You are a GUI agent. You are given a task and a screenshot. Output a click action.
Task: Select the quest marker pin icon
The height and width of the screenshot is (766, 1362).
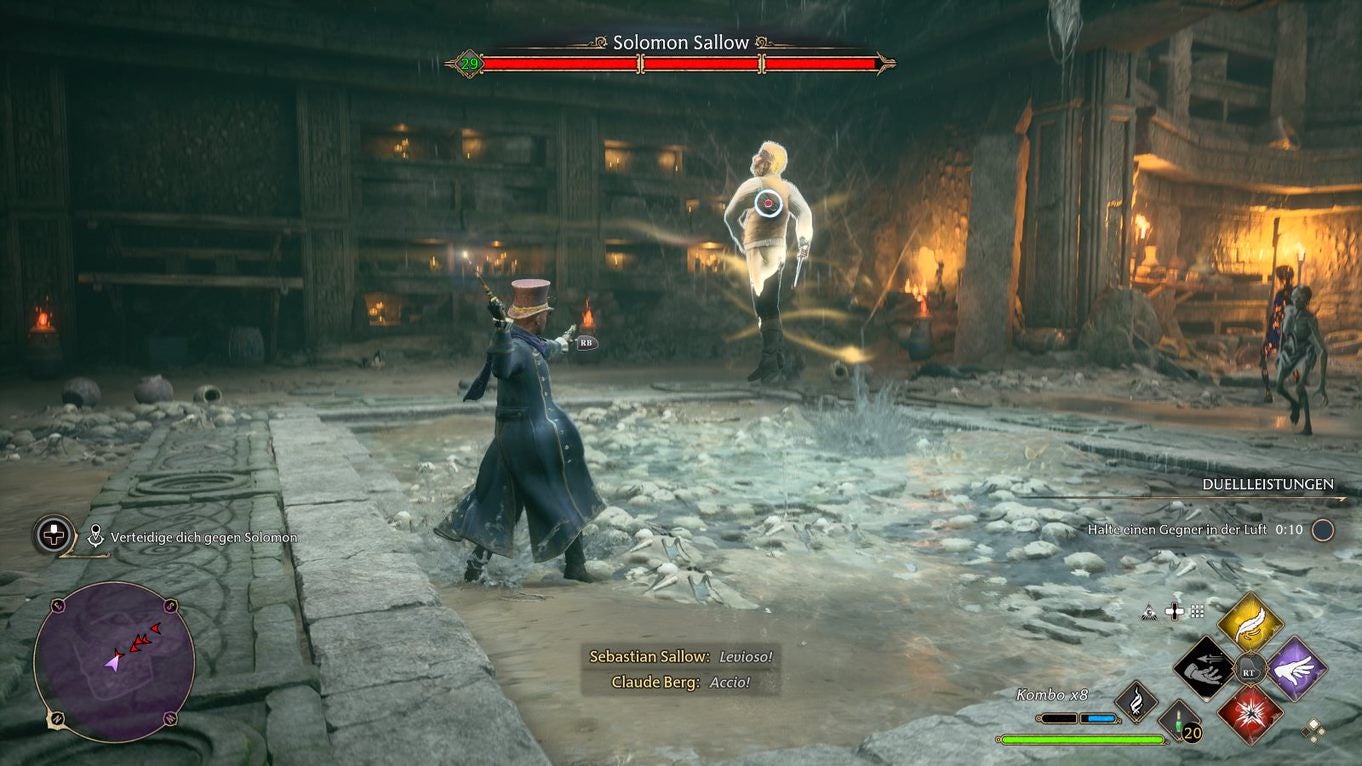(x=95, y=536)
